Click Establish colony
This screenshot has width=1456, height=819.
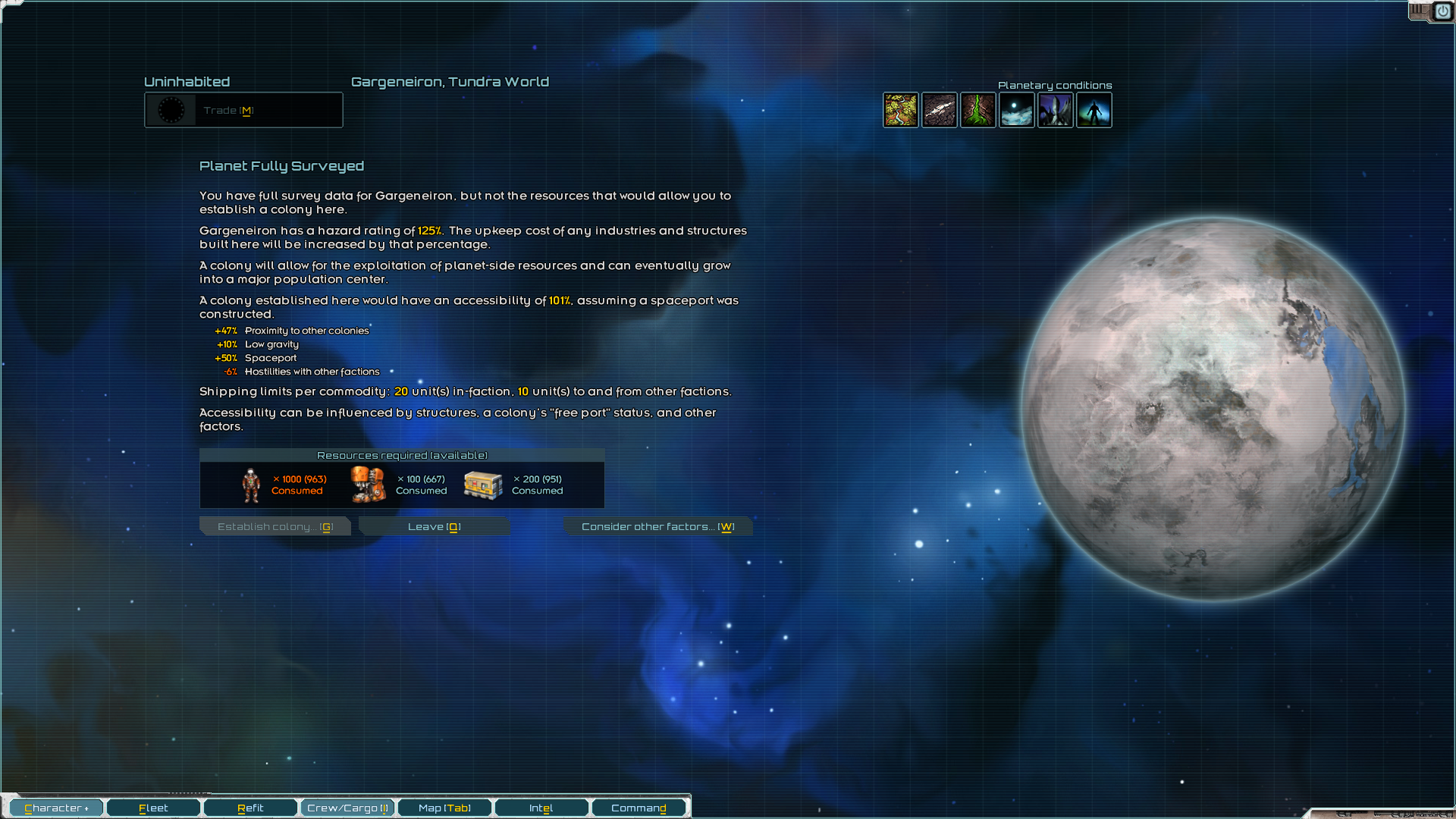pos(275,526)
